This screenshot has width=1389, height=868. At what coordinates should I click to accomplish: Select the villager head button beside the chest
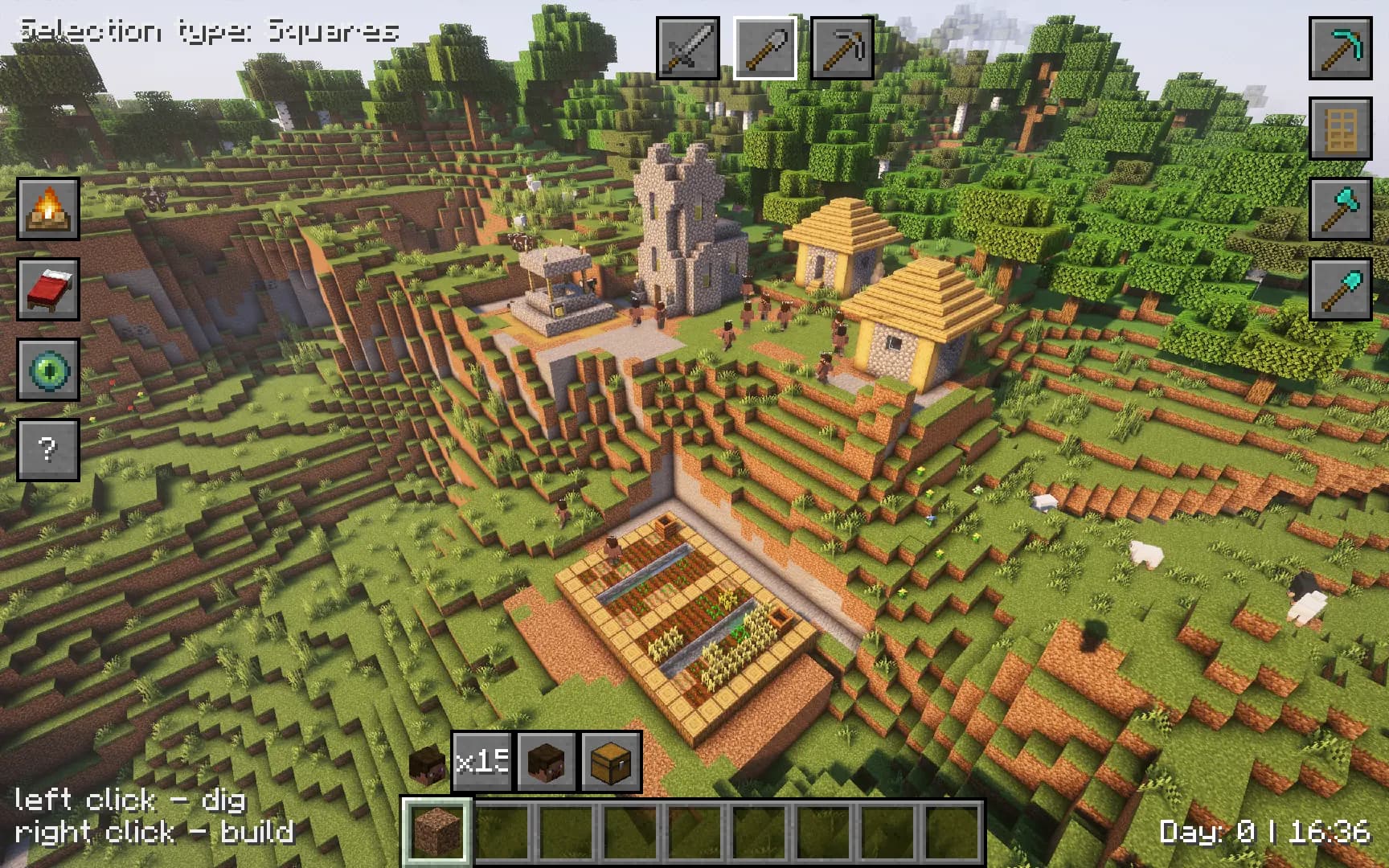pyautogui.click(x=546, y=761)
